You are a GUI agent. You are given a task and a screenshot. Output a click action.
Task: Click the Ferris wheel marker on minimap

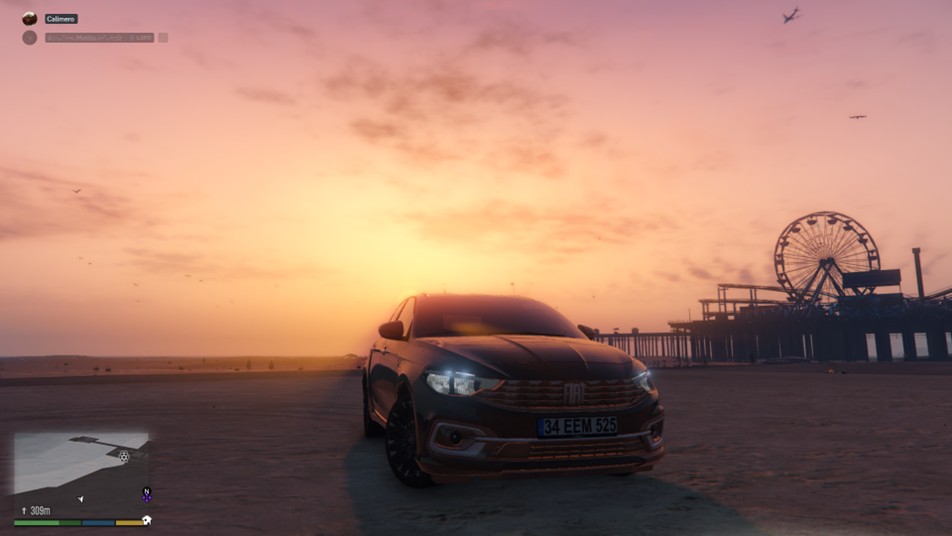click(x=124, y=456)
